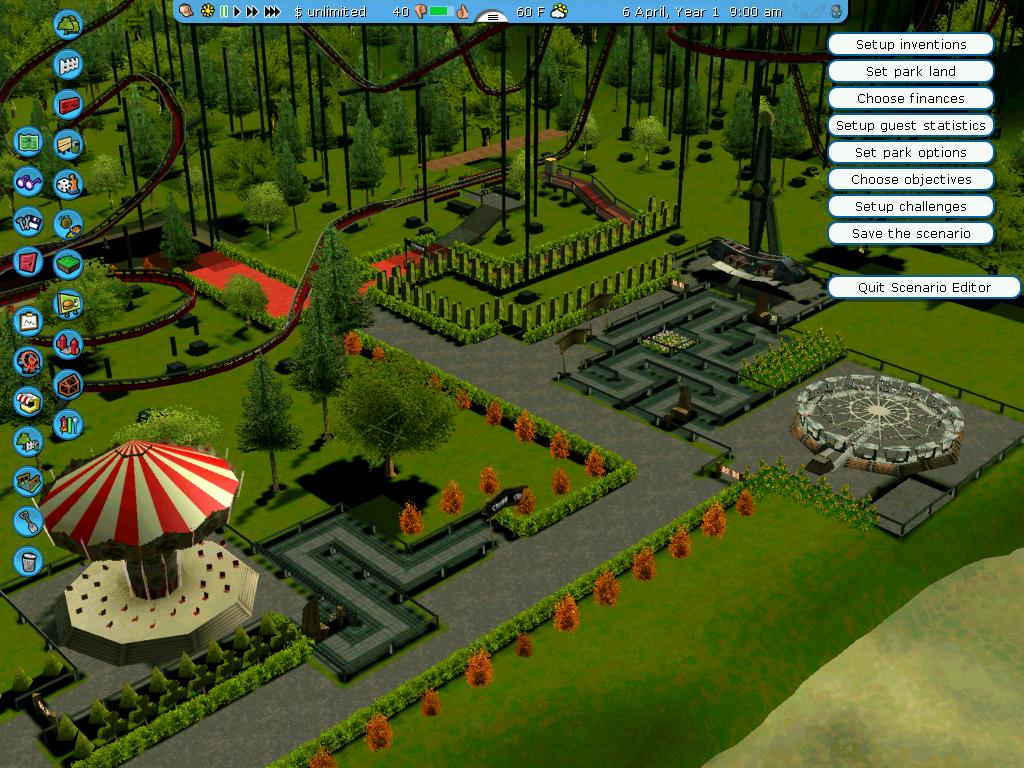Open Choose finances
Screen dimensions: 1024x768
point(910,98)
